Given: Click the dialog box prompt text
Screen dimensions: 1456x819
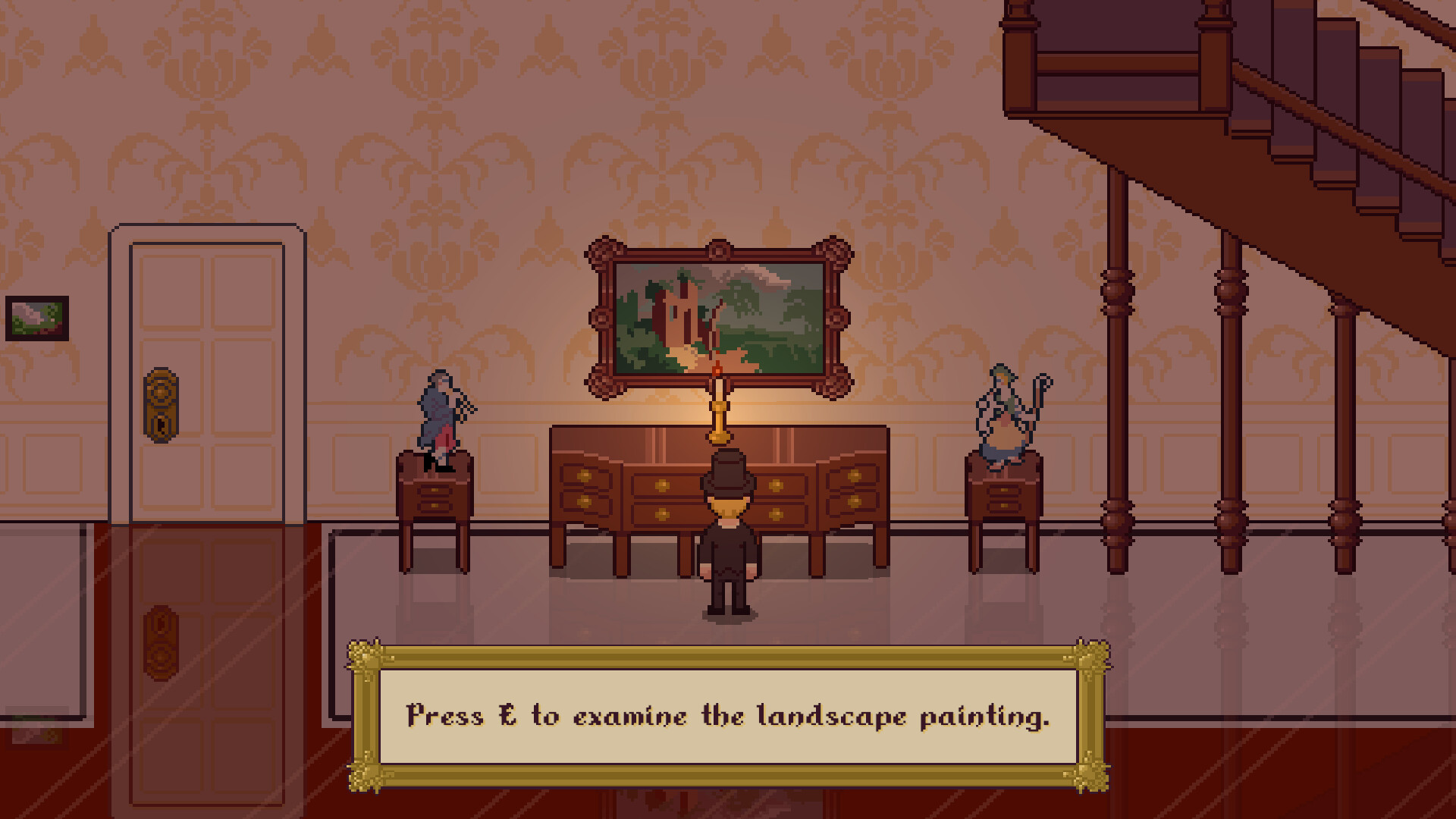Looking at the screenshot, I should [728, 717].
